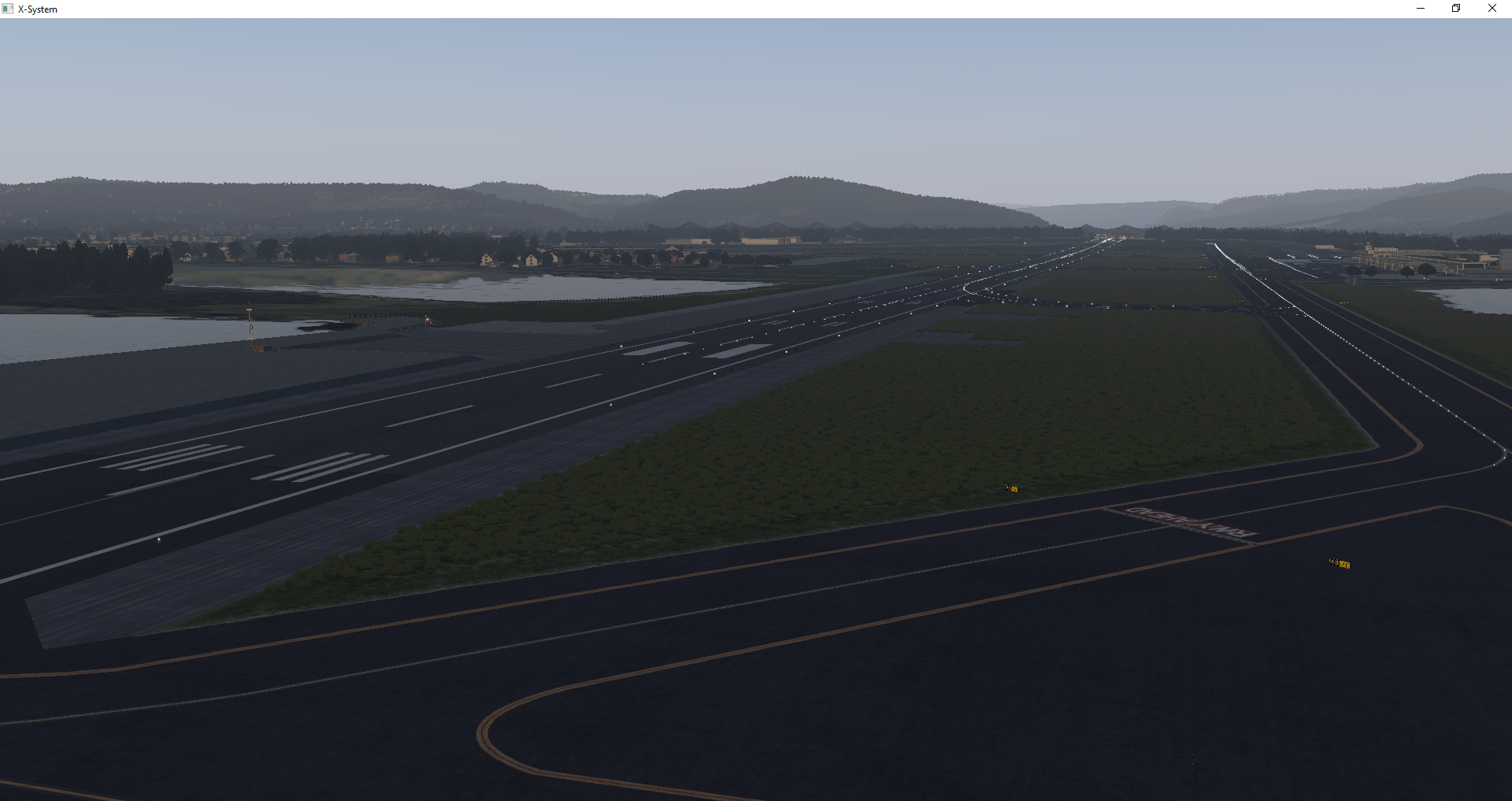The height and width of the screenshot is (801, 1512).
Task: Minimize the X-System window
Action: point(1420,8)
